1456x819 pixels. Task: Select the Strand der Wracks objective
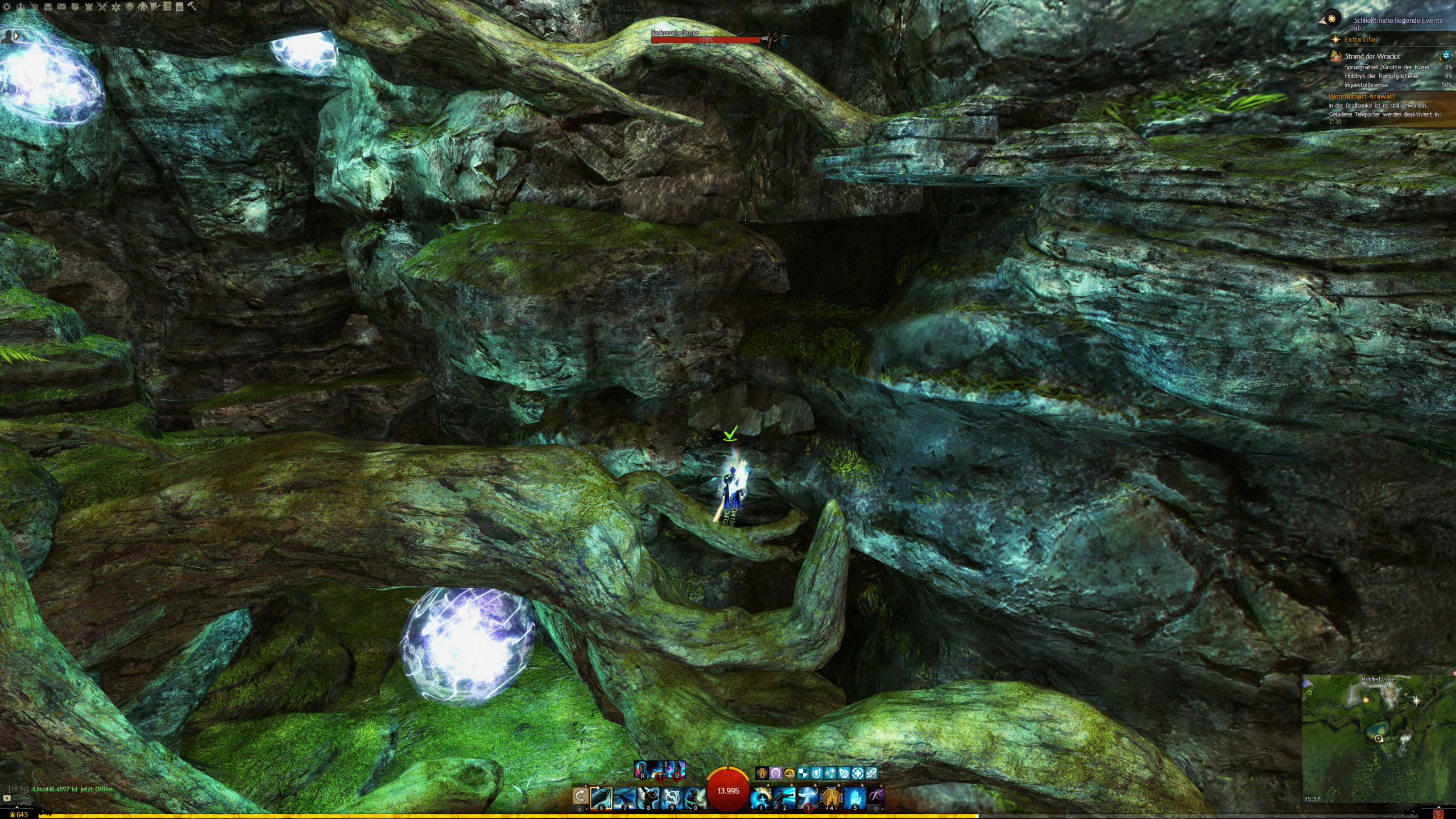pos(1372,56)
